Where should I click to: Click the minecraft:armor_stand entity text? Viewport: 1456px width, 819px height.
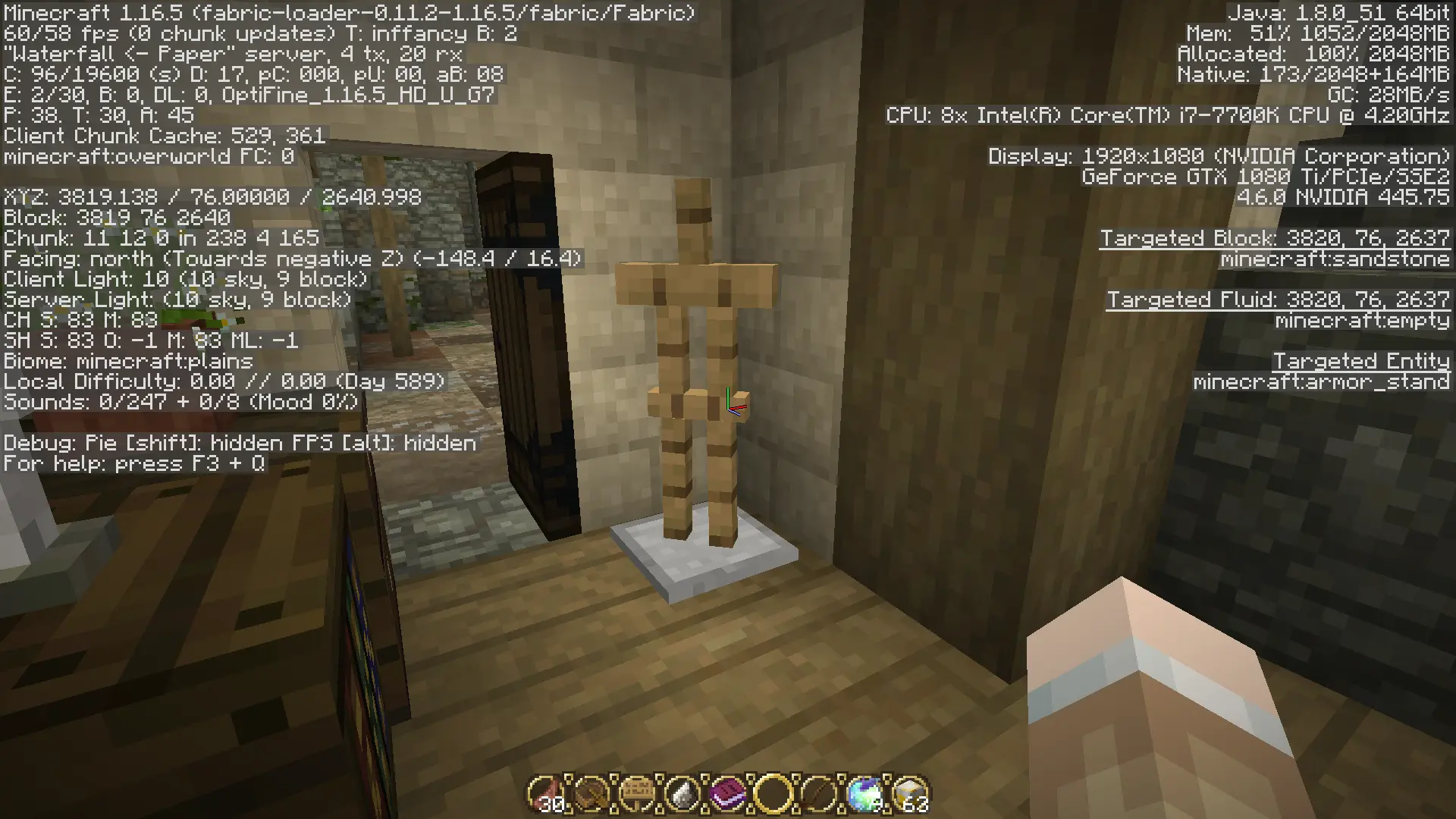coord(1323,381)
